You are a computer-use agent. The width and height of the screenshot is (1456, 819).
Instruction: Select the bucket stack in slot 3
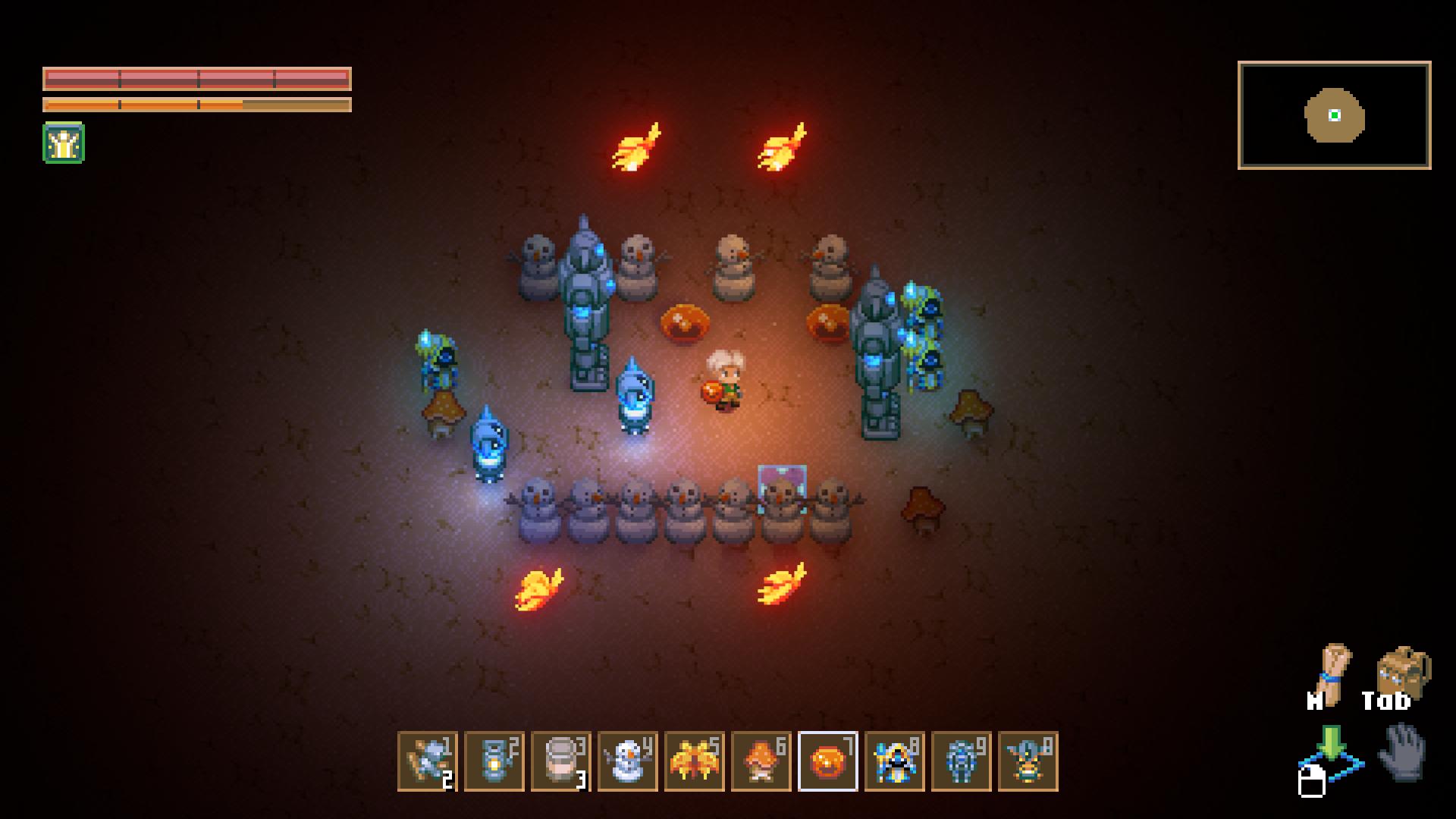(x=560, y=761)
